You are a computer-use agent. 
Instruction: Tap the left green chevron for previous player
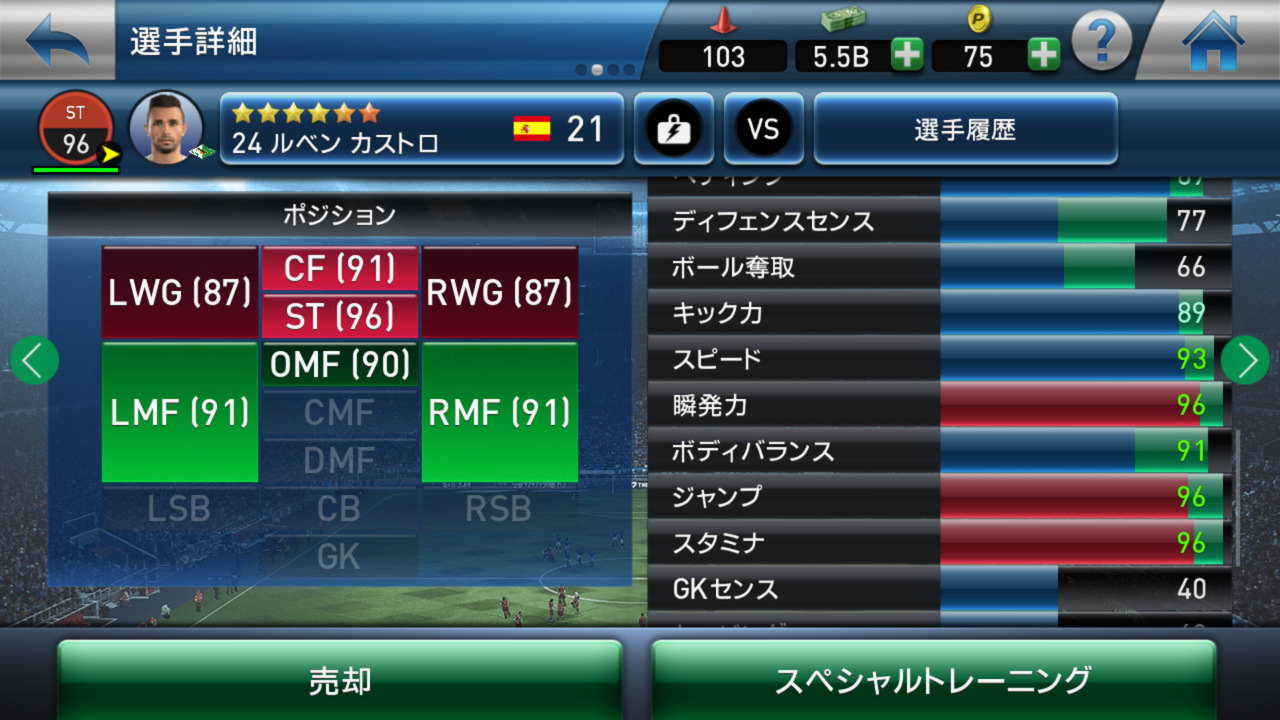click(34, 360)
